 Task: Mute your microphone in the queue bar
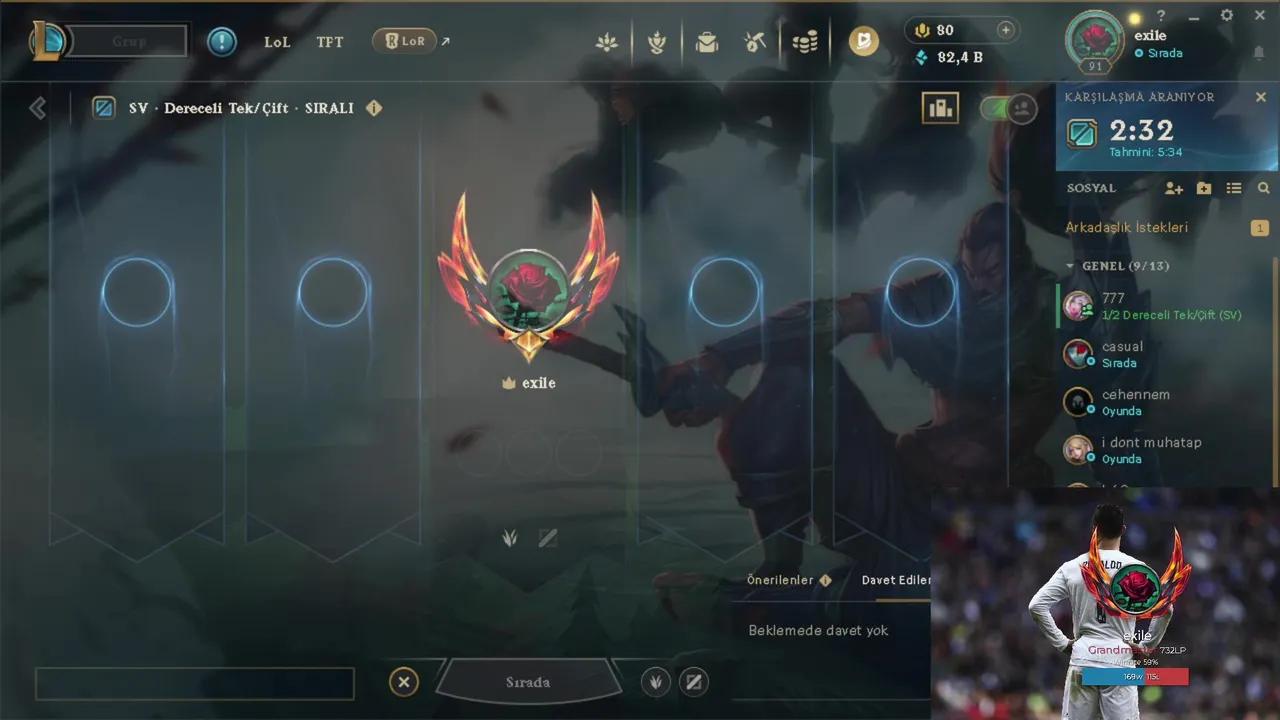coord(655,682)
